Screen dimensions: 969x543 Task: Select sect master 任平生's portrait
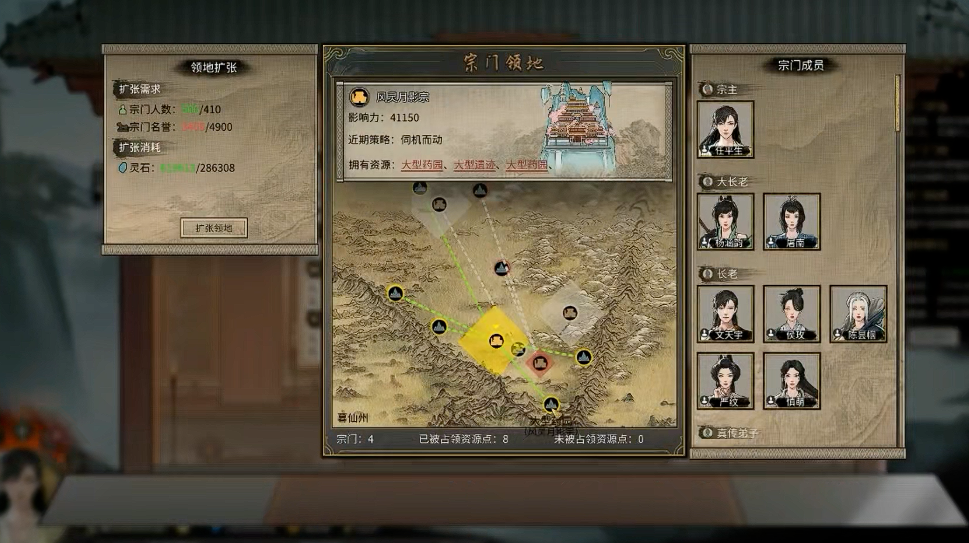[x=725, y=129]
